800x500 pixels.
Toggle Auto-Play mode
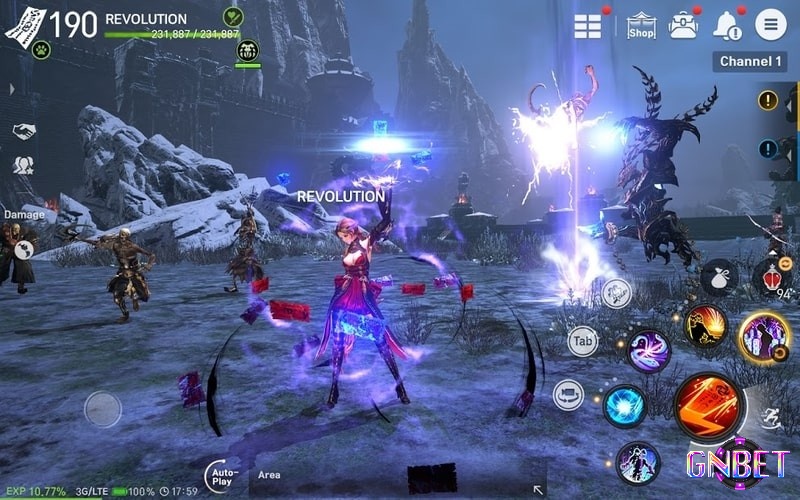point(222,476)
